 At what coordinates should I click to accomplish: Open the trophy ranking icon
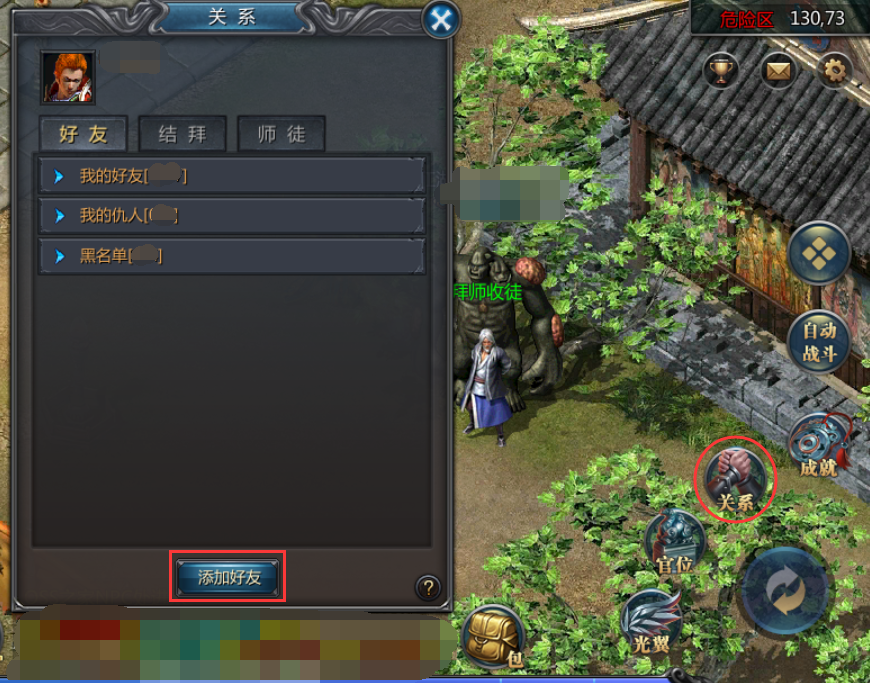pos(721,70)
